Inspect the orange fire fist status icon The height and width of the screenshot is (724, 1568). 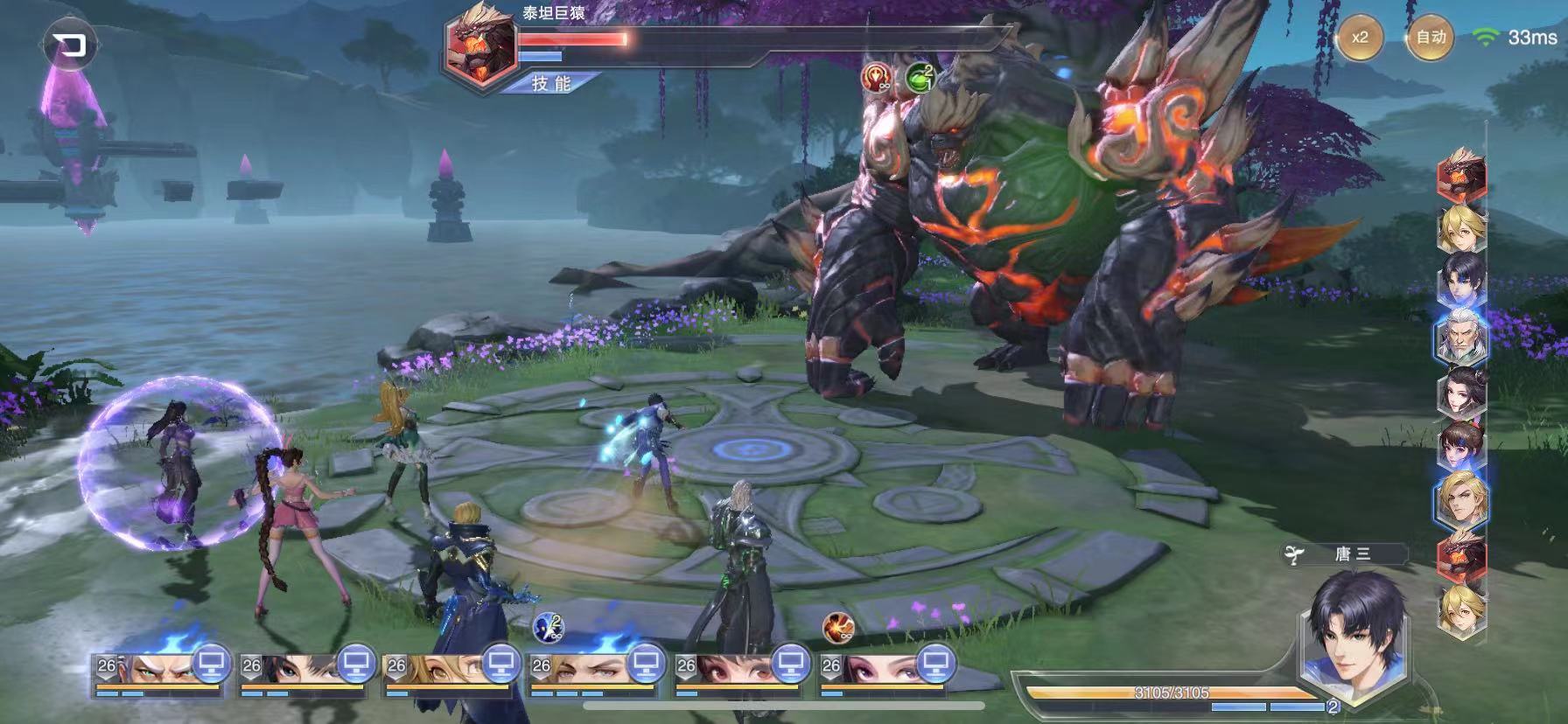(837, 626)
